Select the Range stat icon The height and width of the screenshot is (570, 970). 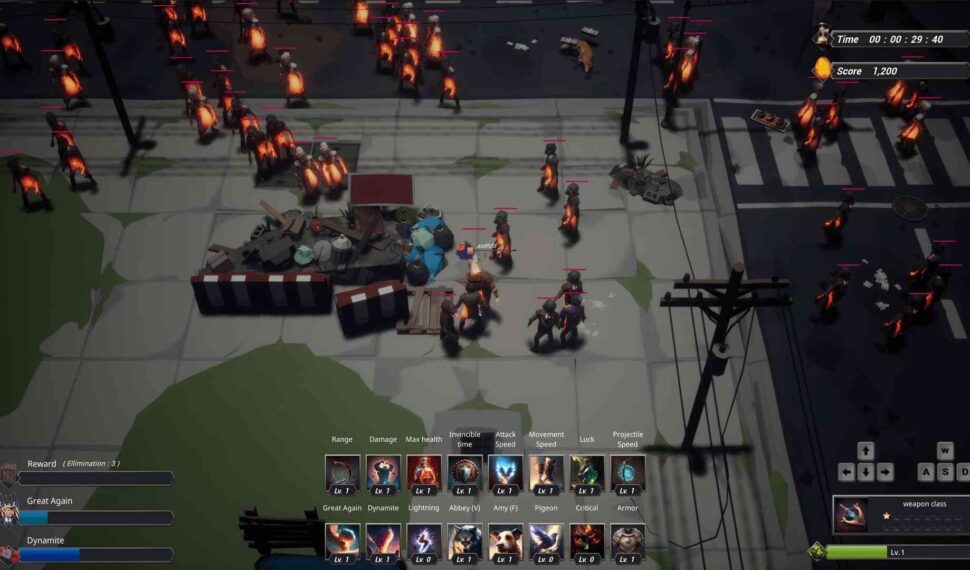[342, 472]
